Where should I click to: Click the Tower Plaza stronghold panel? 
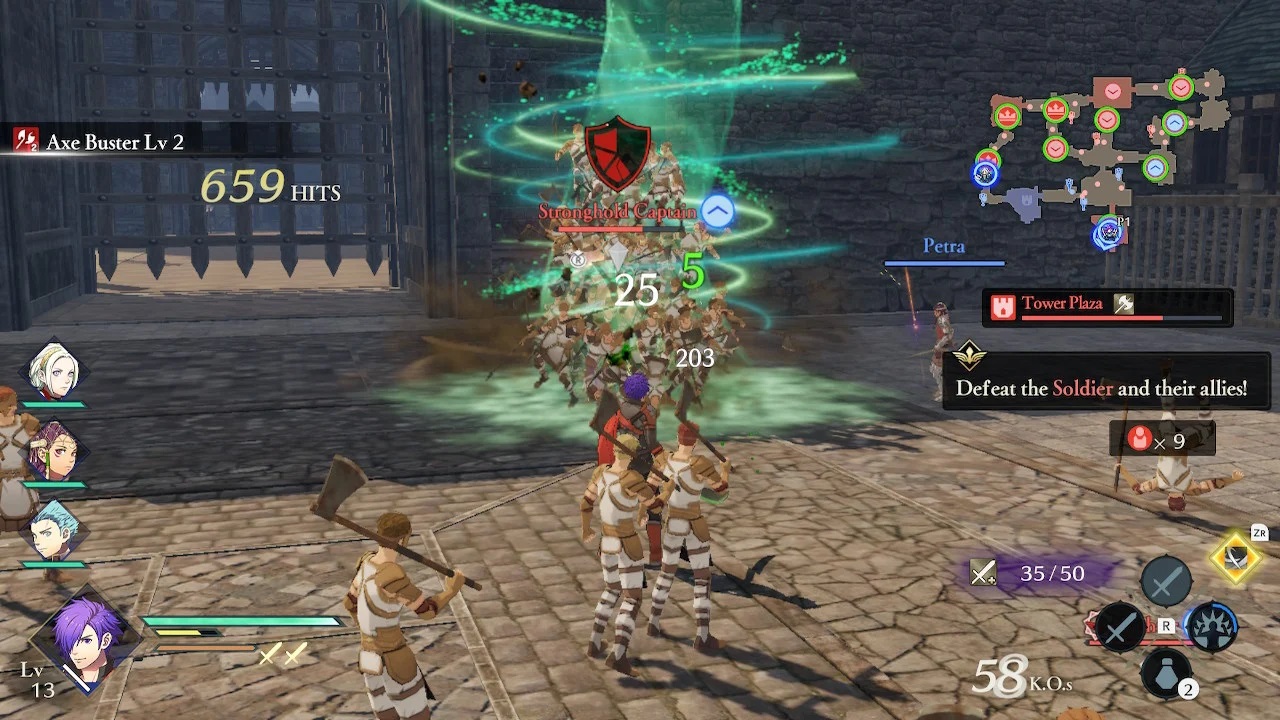pos(1106,307)
